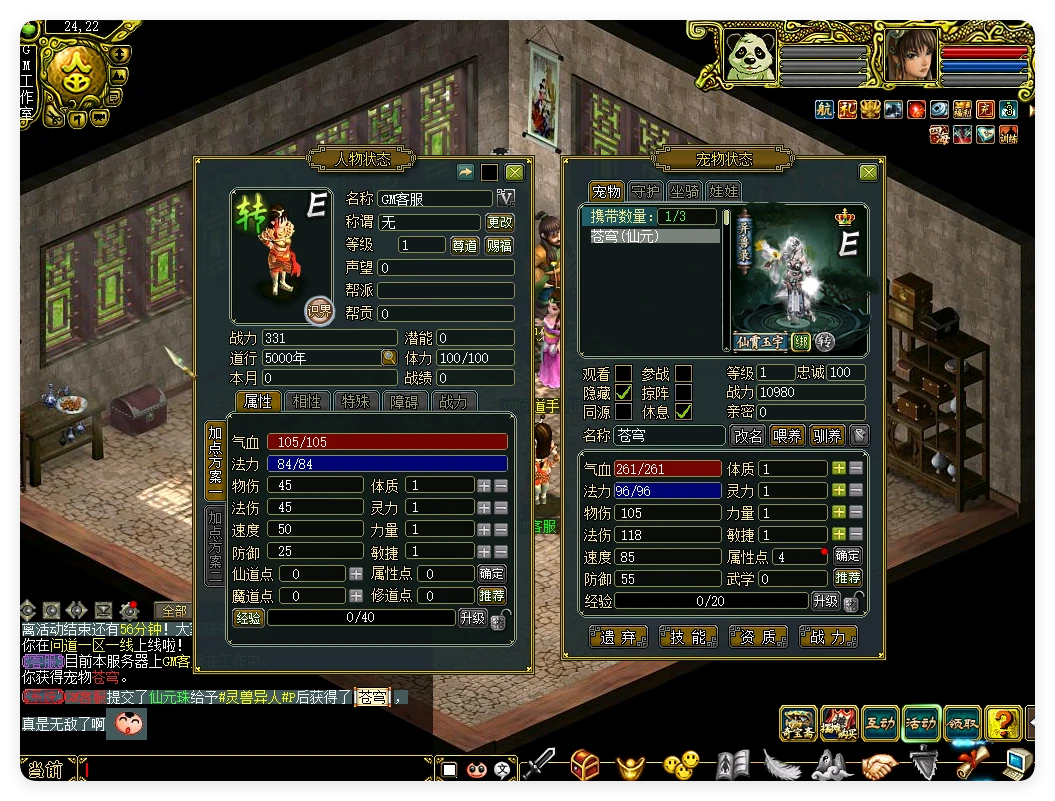Tick the 参战 checkbox
Image resolution: width=1055 pixels, height=801 pixels.
(684, 373)
